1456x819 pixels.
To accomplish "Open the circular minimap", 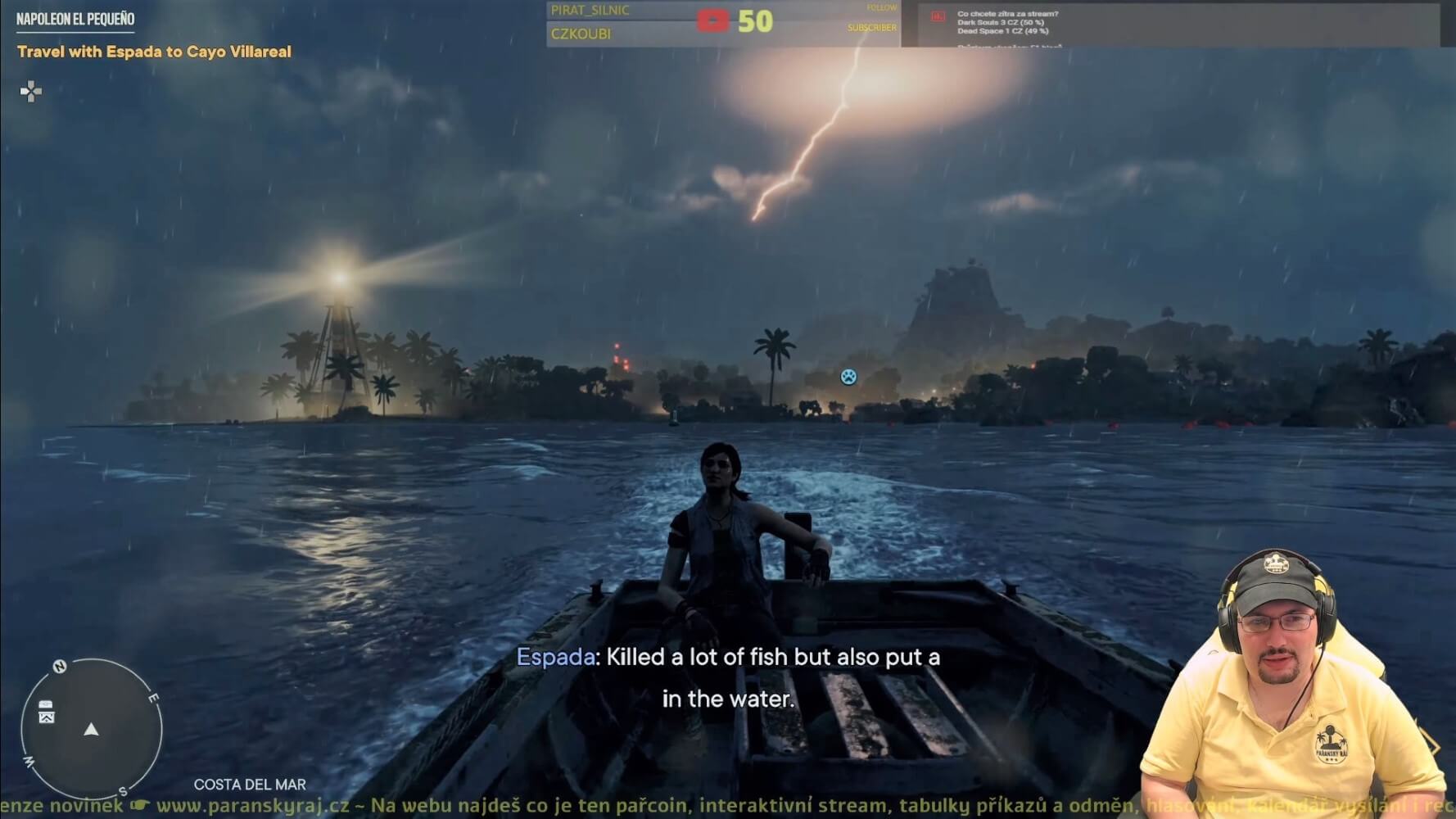I will click(92, 728).
